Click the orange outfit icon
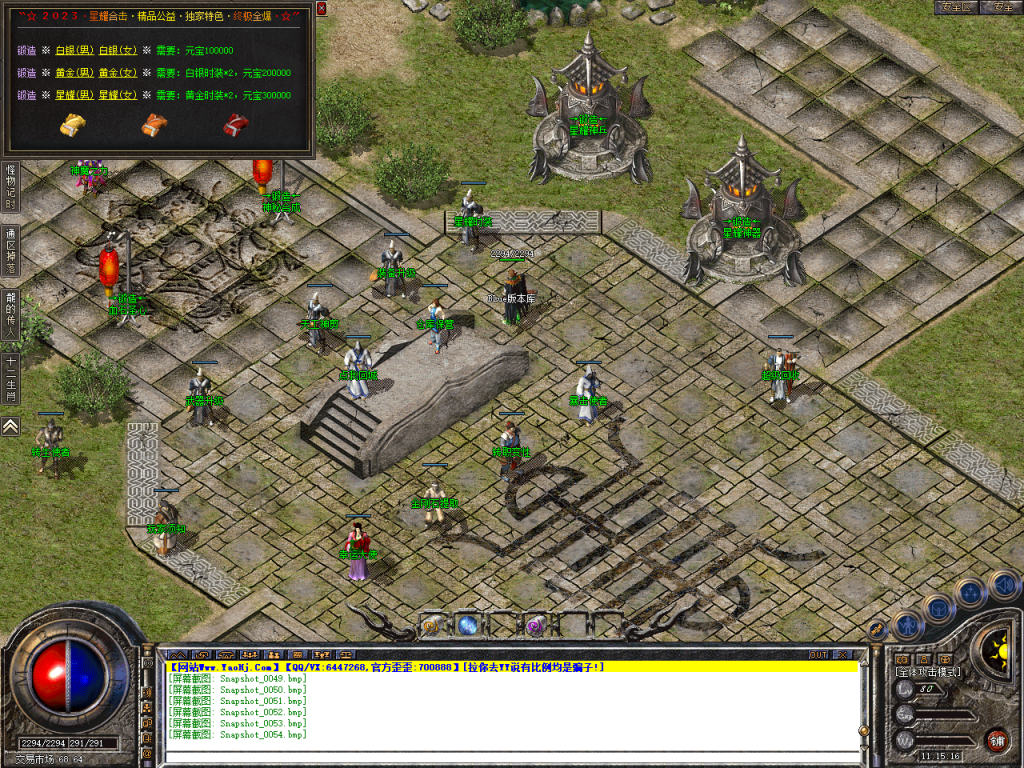The image size is (1024, 768). pos(153,125)
